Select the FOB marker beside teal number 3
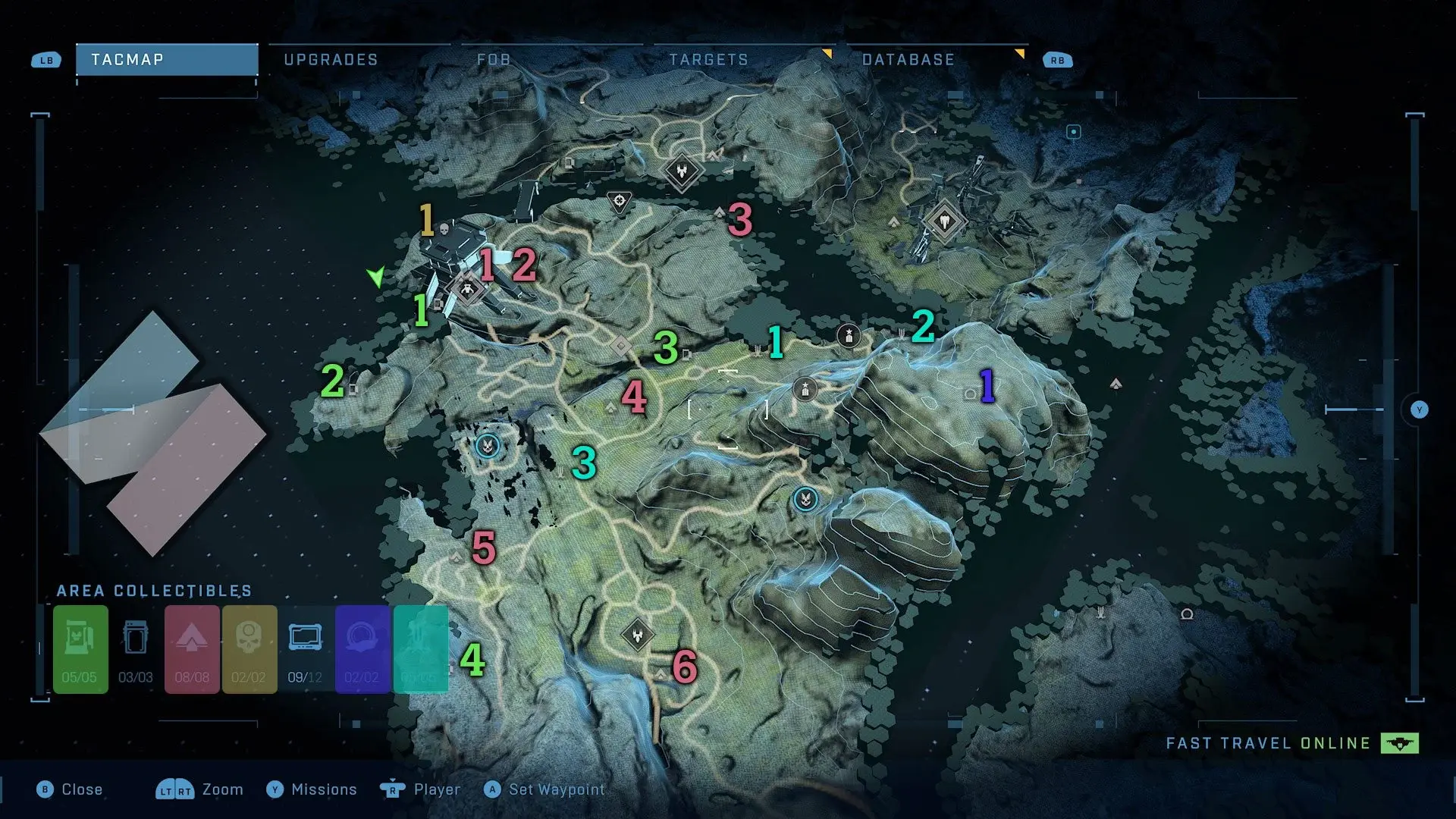Viewport: 1456px width, 819px height. coord(488,446)
